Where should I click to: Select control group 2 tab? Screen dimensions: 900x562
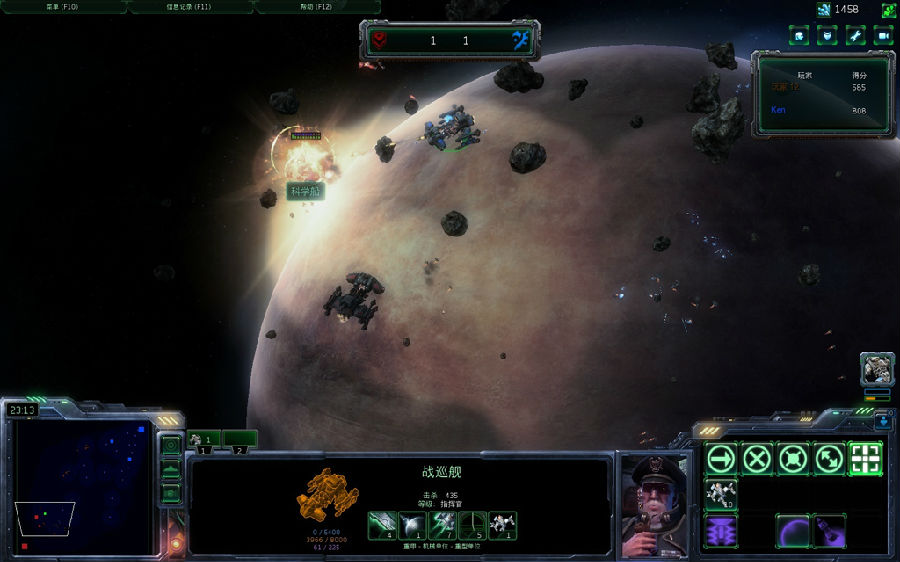[x=240, y=440]
